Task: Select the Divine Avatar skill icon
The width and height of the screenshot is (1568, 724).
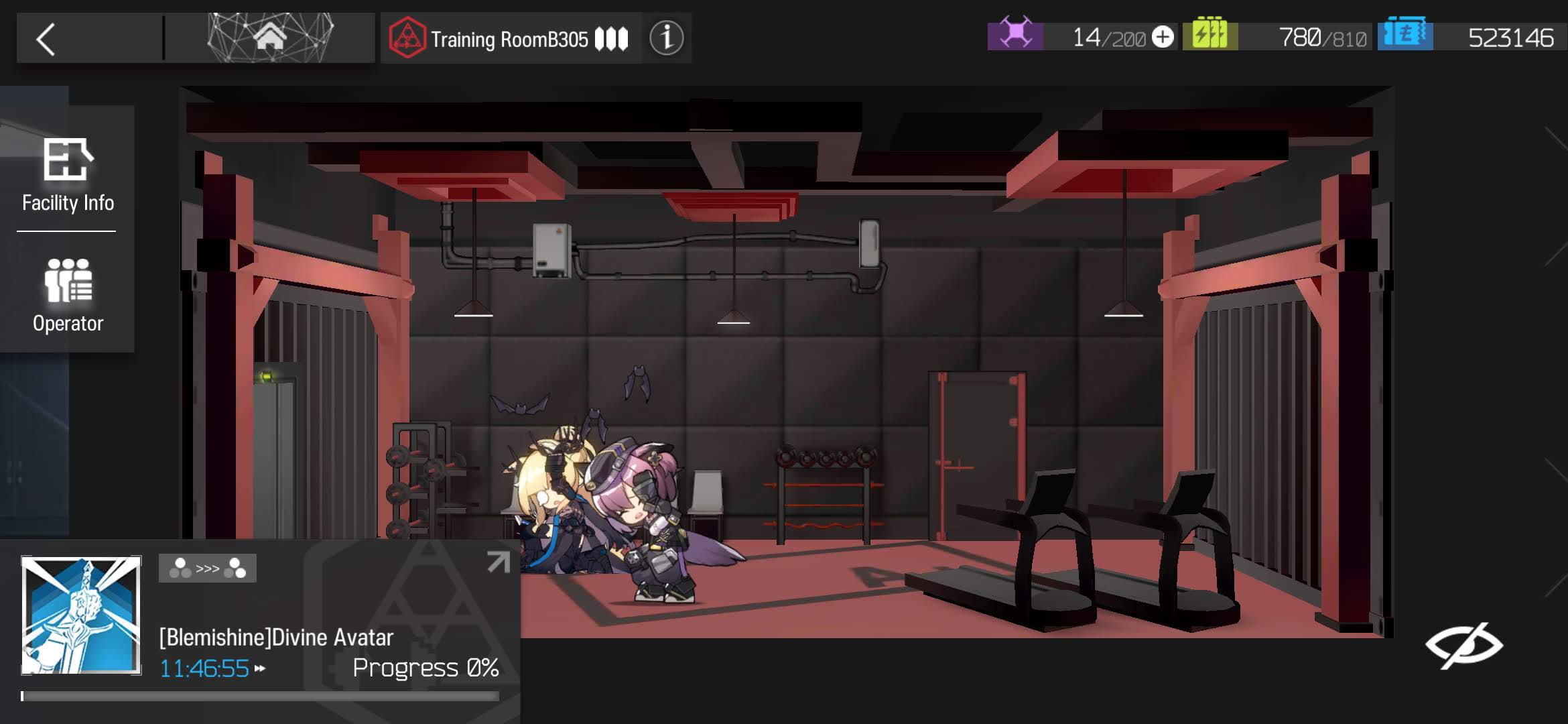Action: point(81,615)
